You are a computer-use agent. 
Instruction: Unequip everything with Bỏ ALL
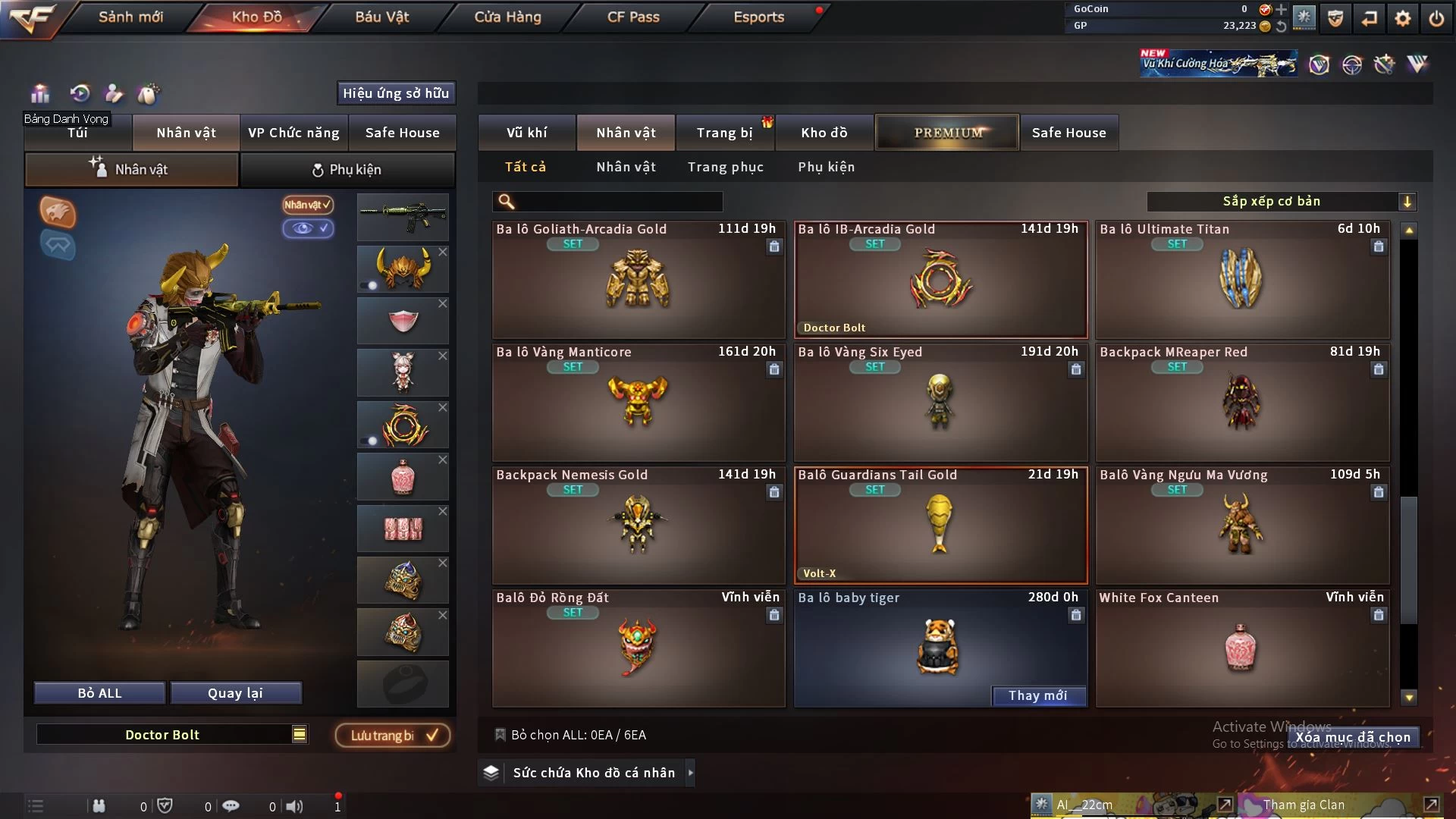tap(99, 693)
